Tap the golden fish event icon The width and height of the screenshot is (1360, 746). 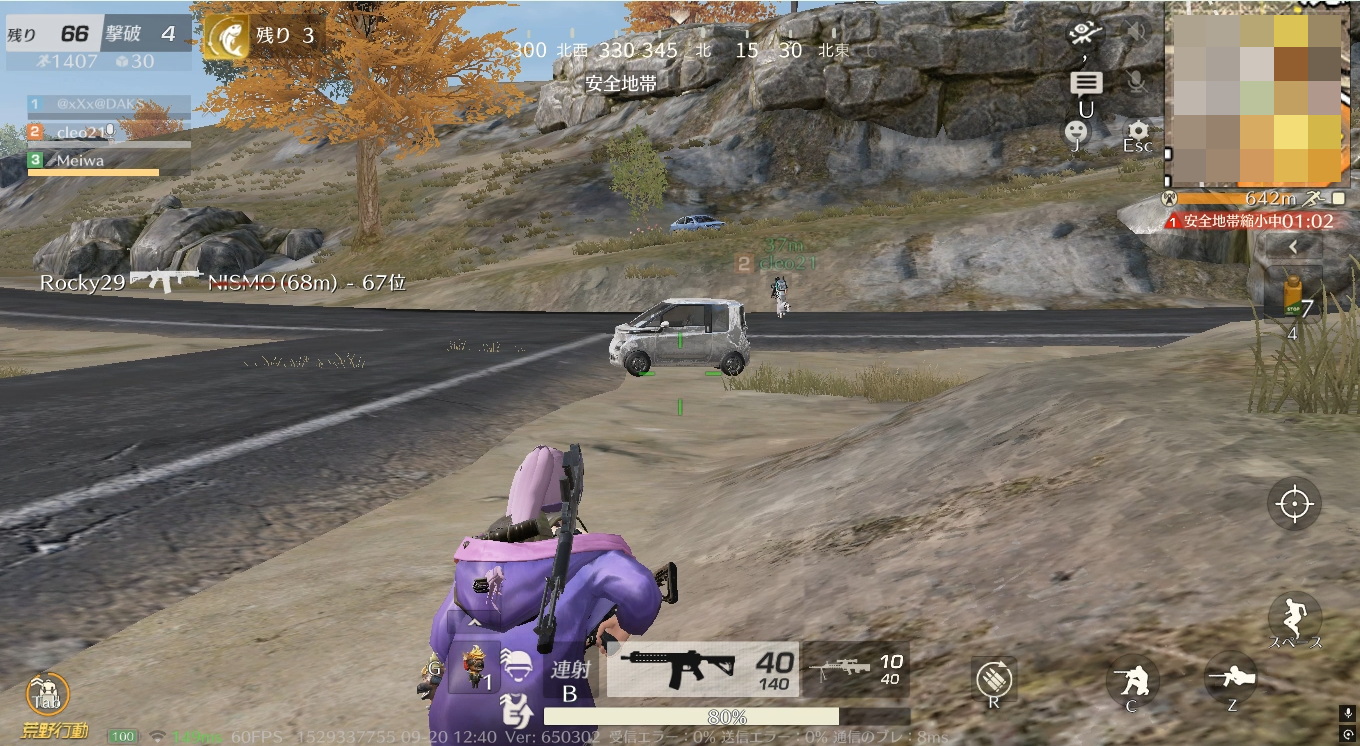pos(226,38)
